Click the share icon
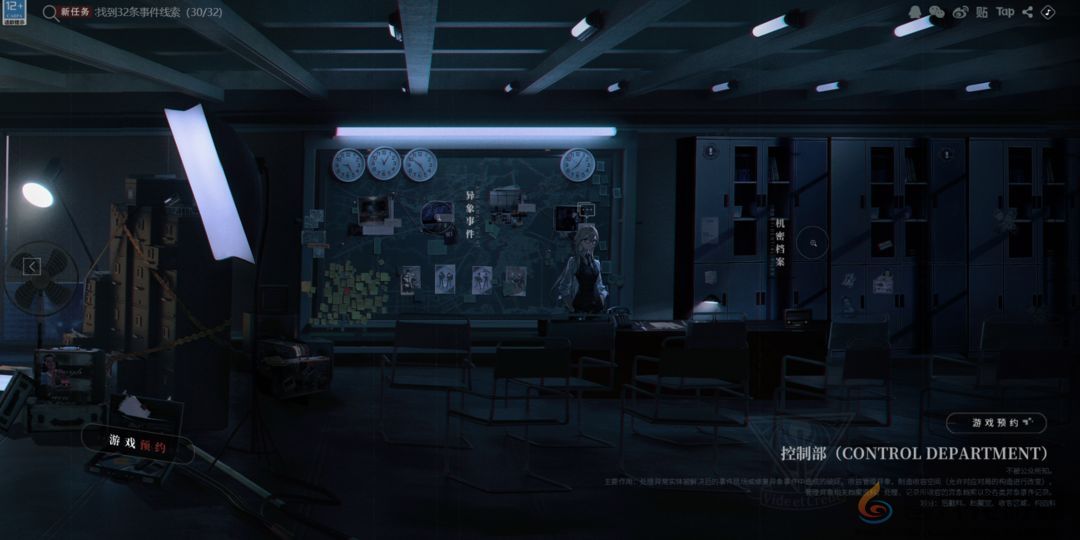 pos(1028,12)
